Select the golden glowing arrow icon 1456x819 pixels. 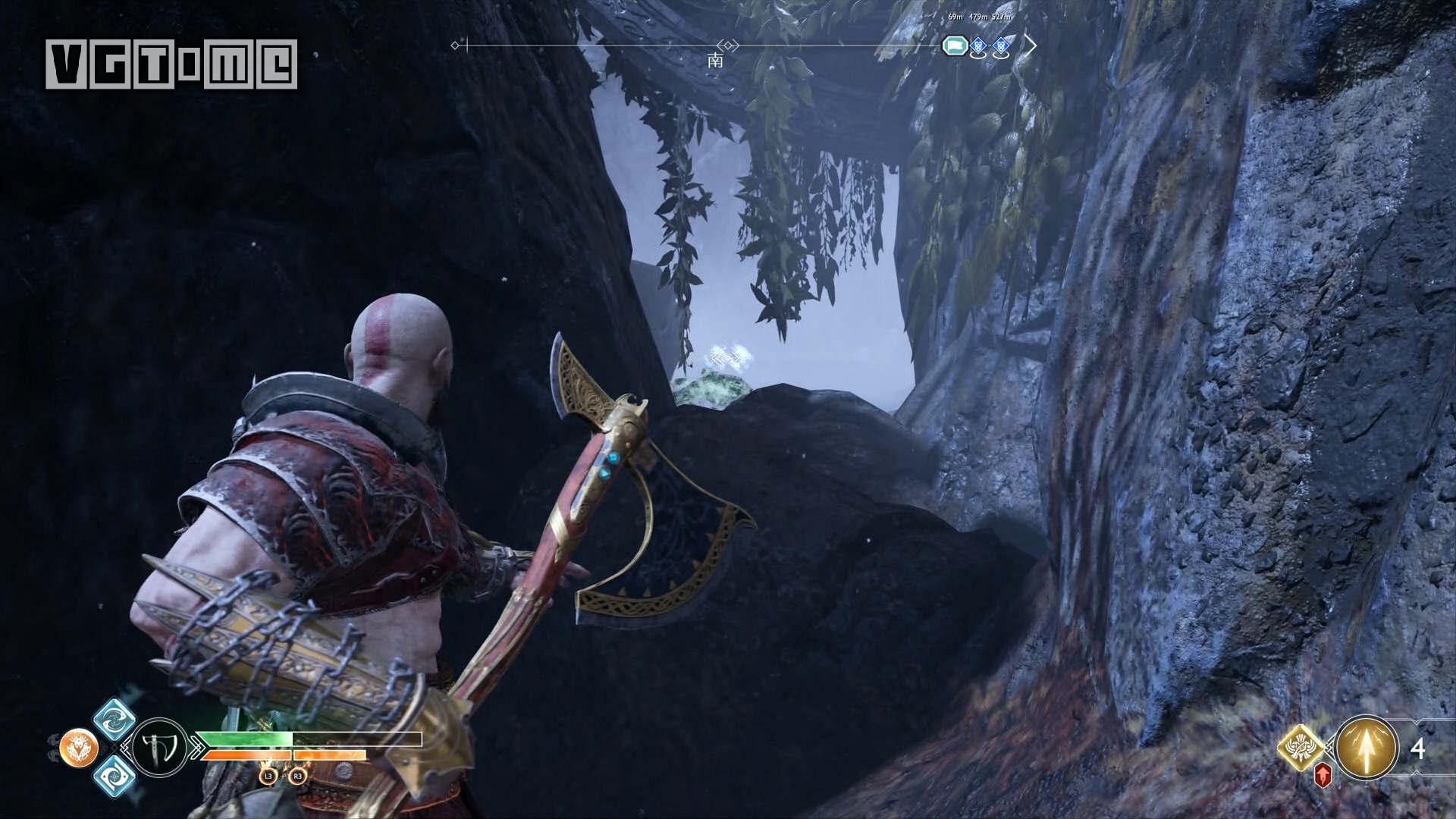click(x=1367, y=748)
